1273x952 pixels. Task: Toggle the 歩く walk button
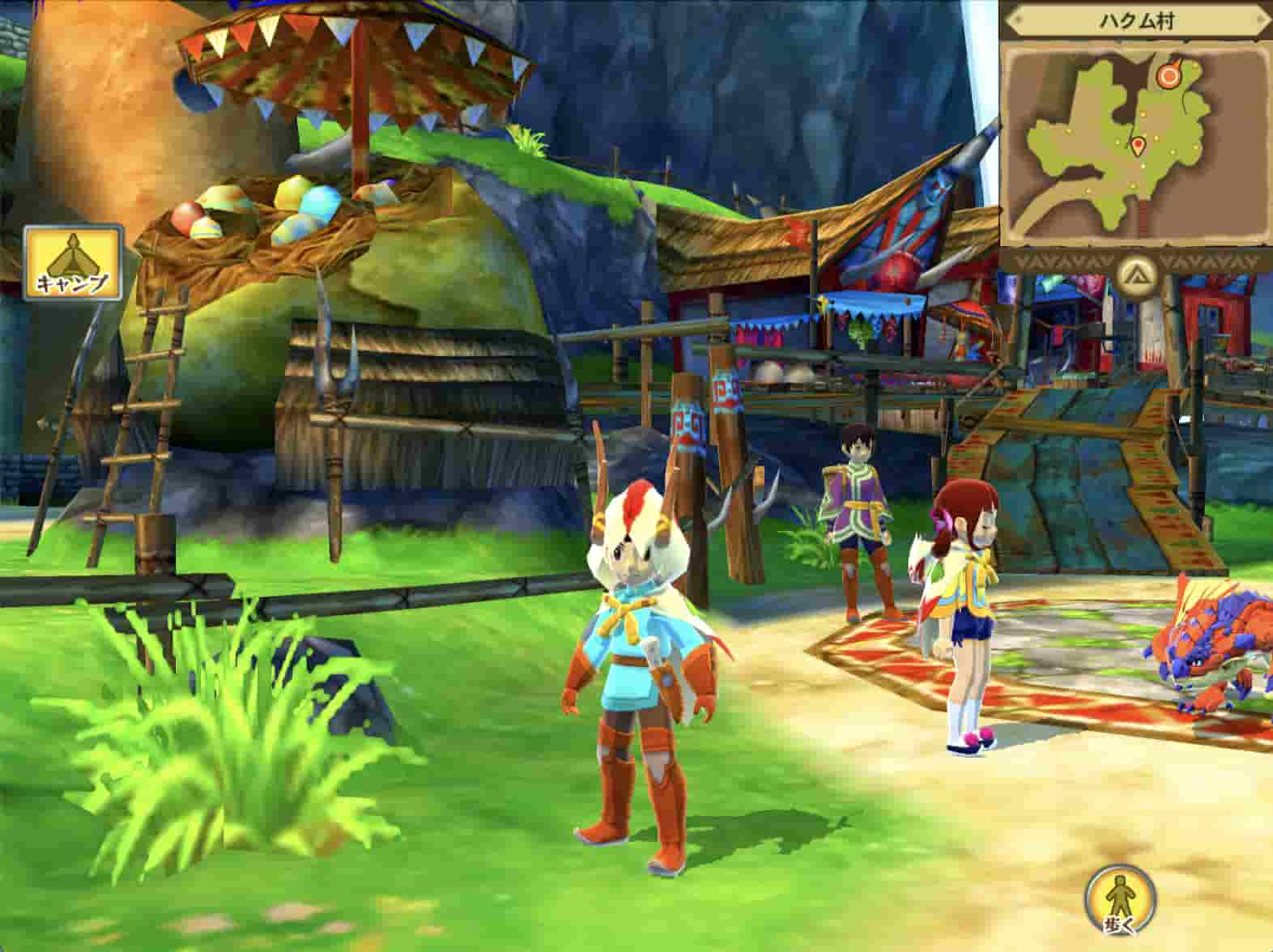tap(1120, 899)
